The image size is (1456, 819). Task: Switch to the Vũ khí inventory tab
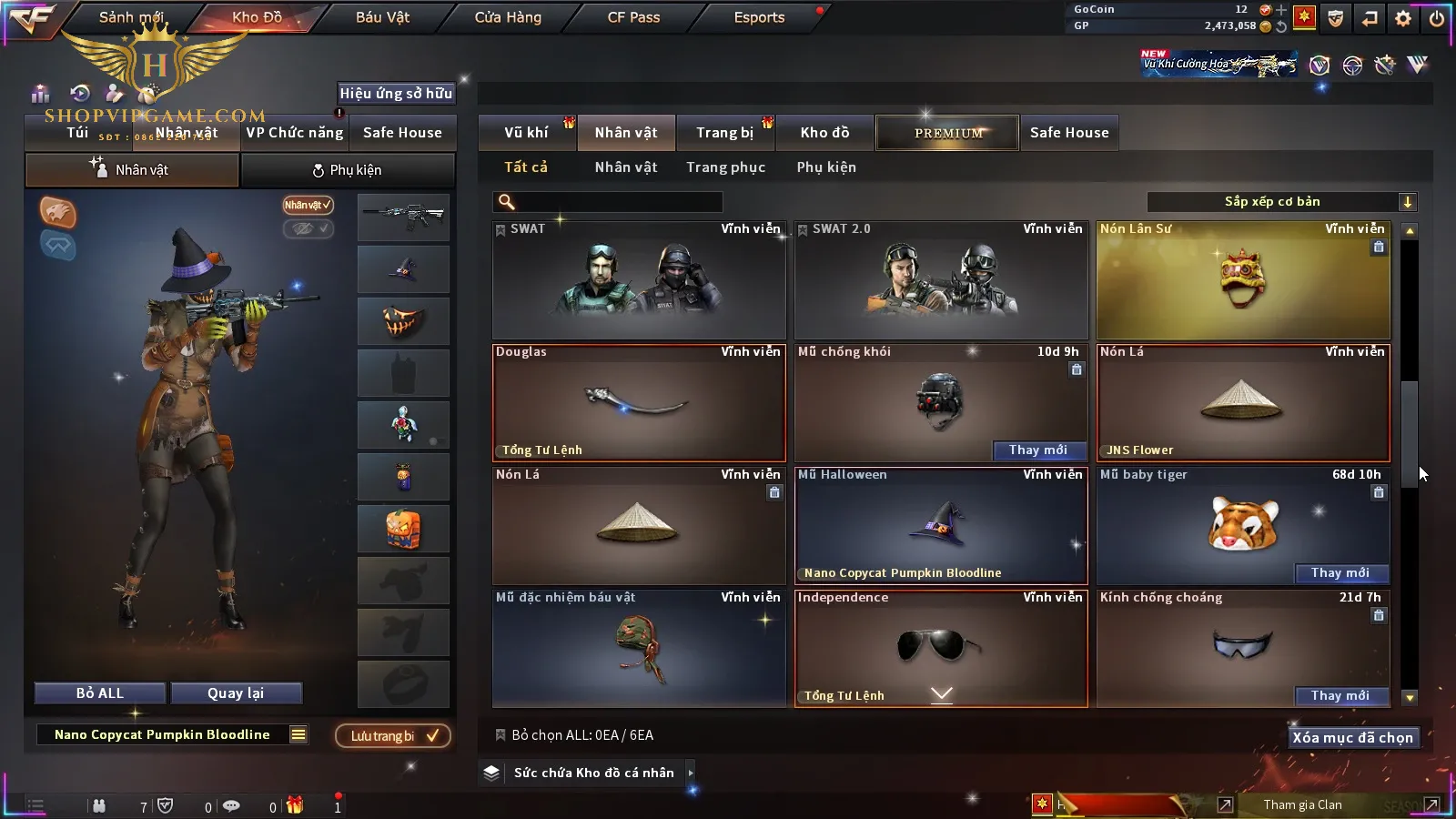(526, 133)
